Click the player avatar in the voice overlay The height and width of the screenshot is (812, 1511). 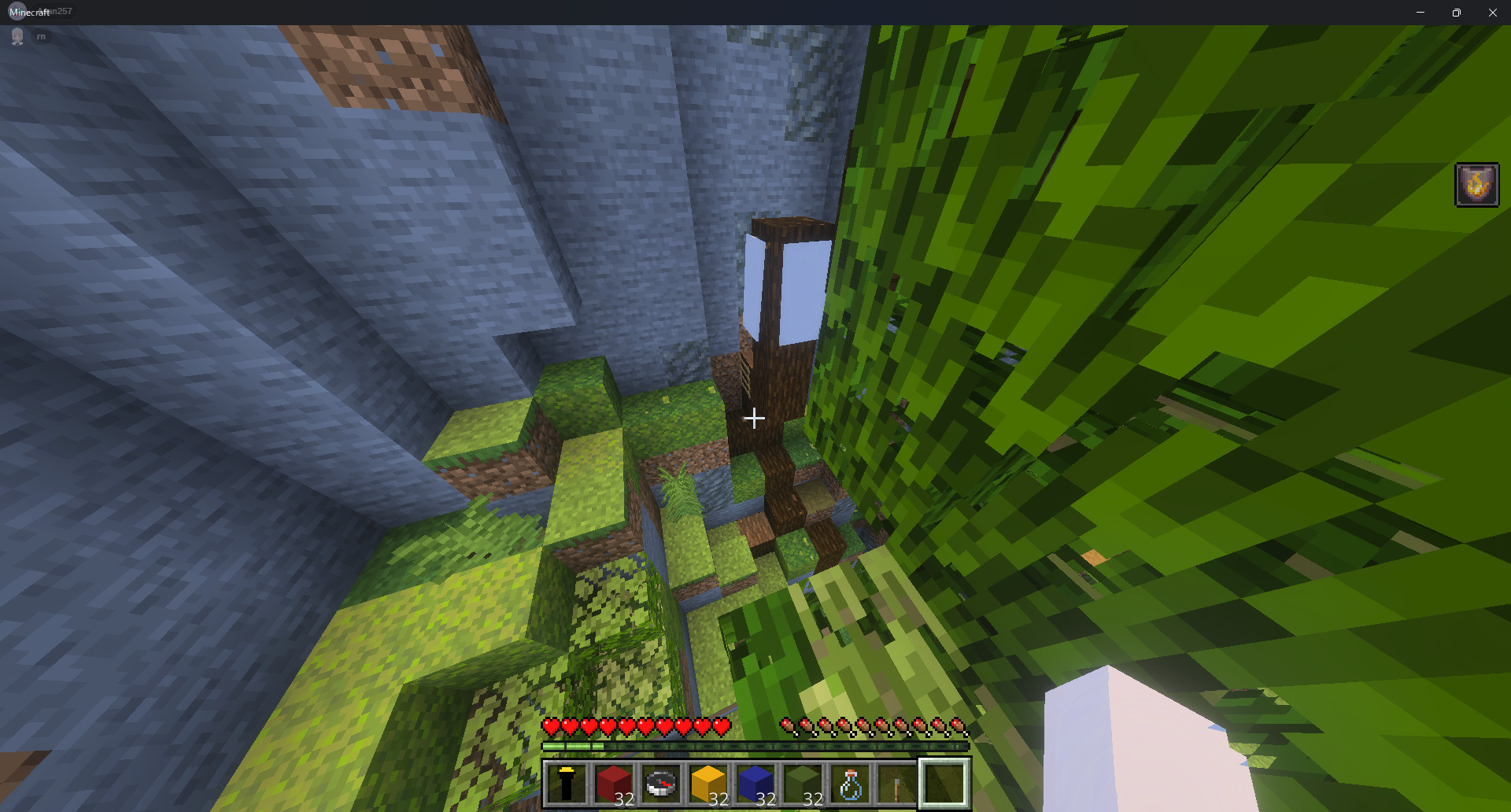(x=17, y=36)
